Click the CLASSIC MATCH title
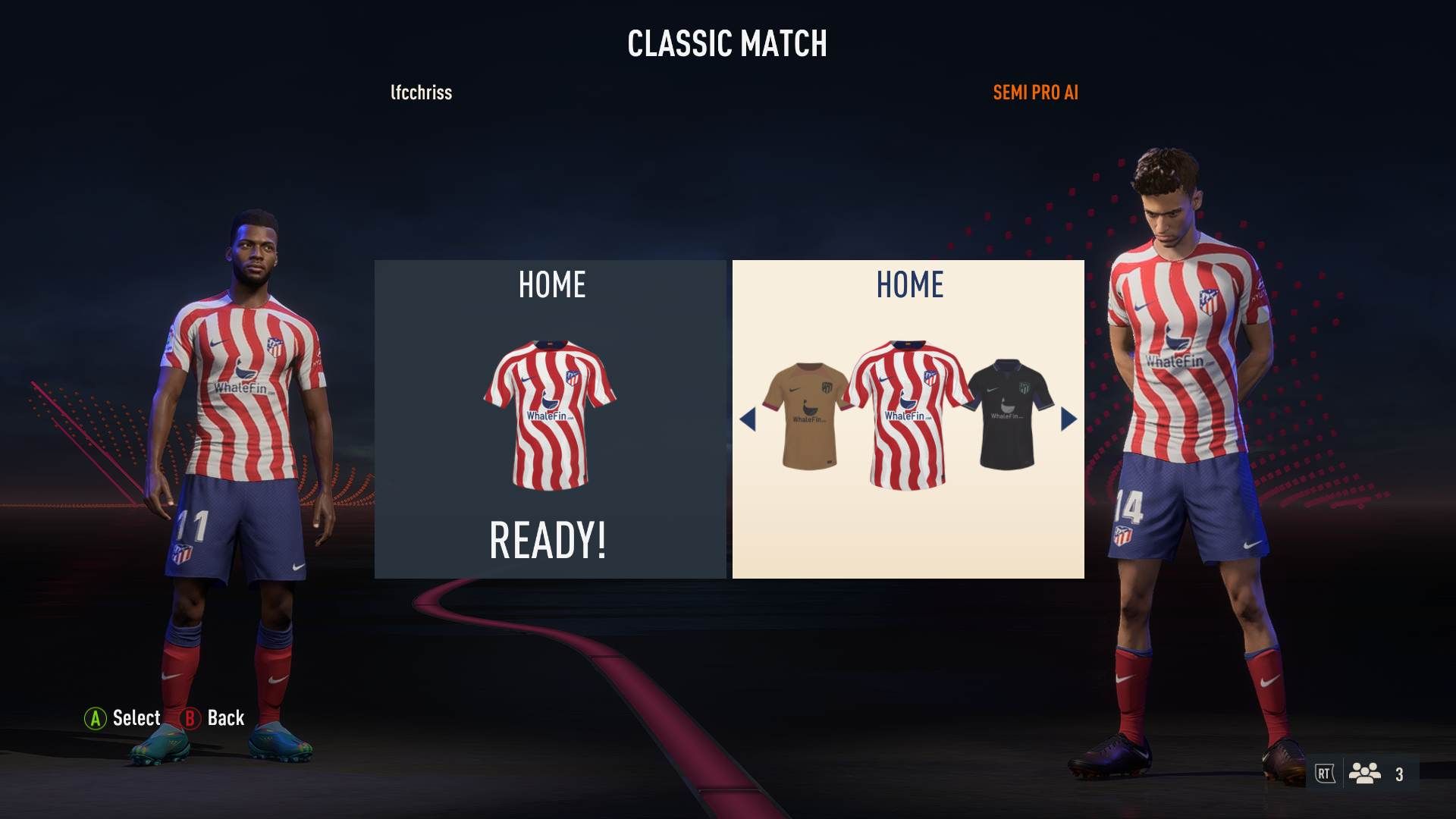The image size is (1456, 819). (727, 43)
